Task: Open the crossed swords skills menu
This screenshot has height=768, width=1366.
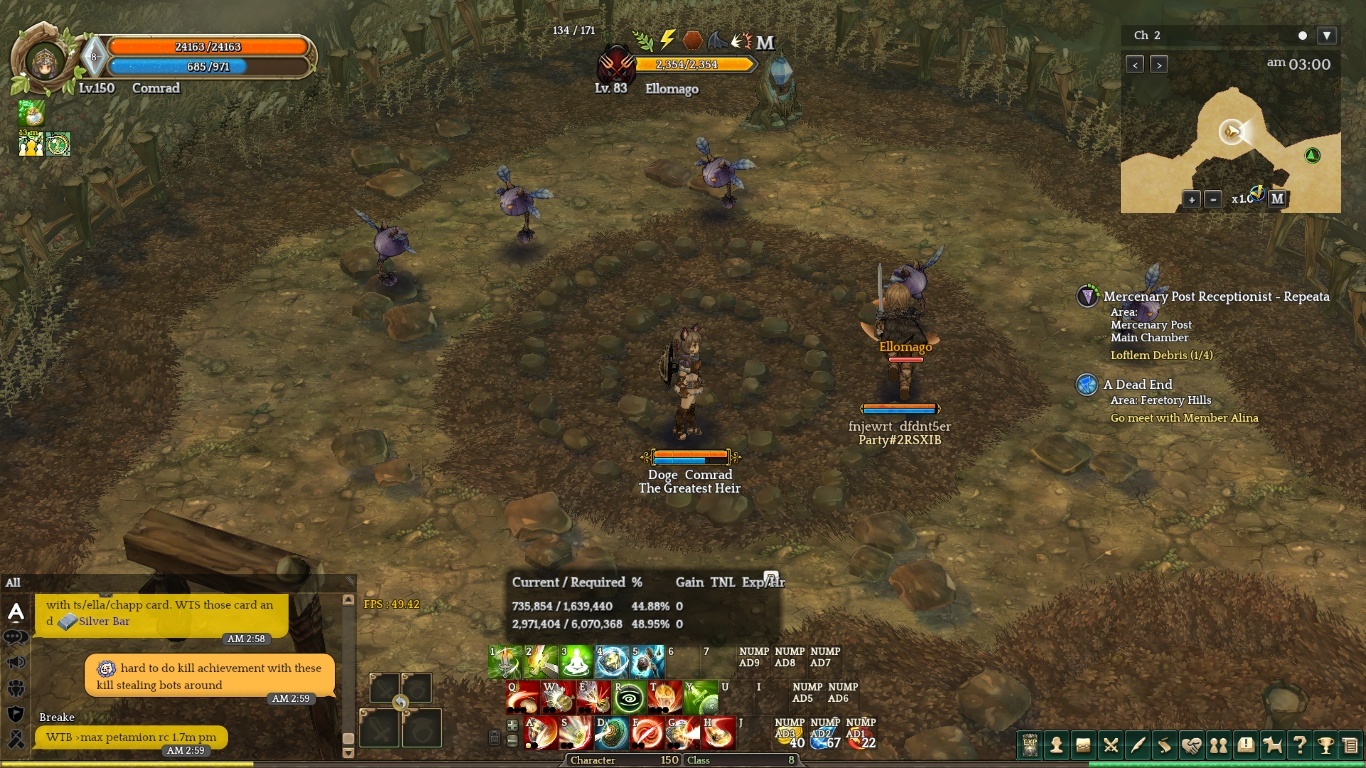Action: click(x=1110, y=745)
